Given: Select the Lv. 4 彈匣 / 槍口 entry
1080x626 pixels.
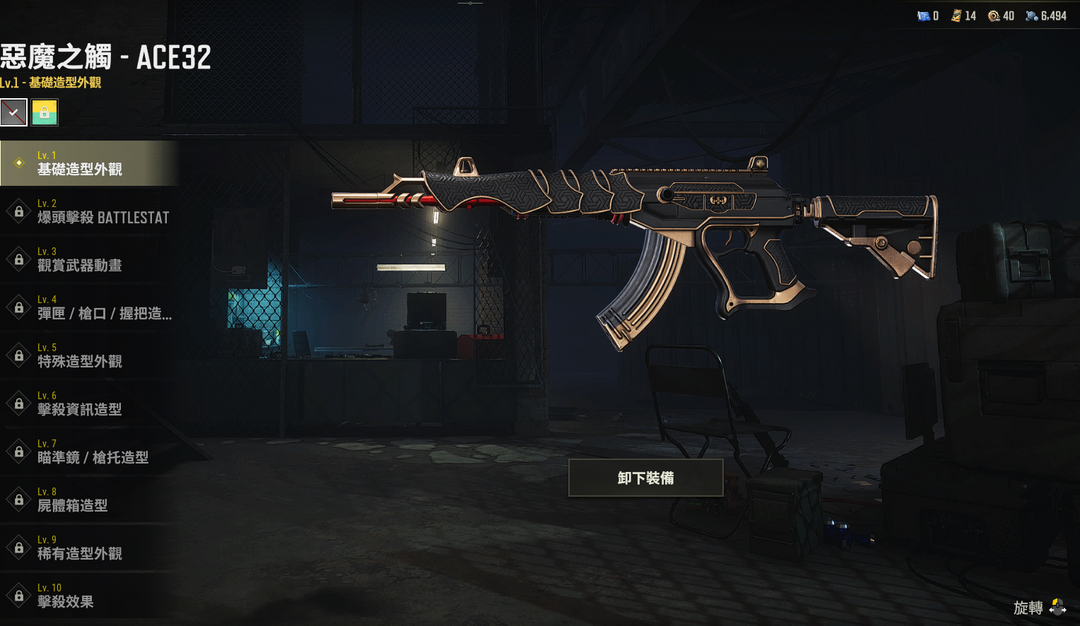Looking at the screenshot, I should coord(92,308).
